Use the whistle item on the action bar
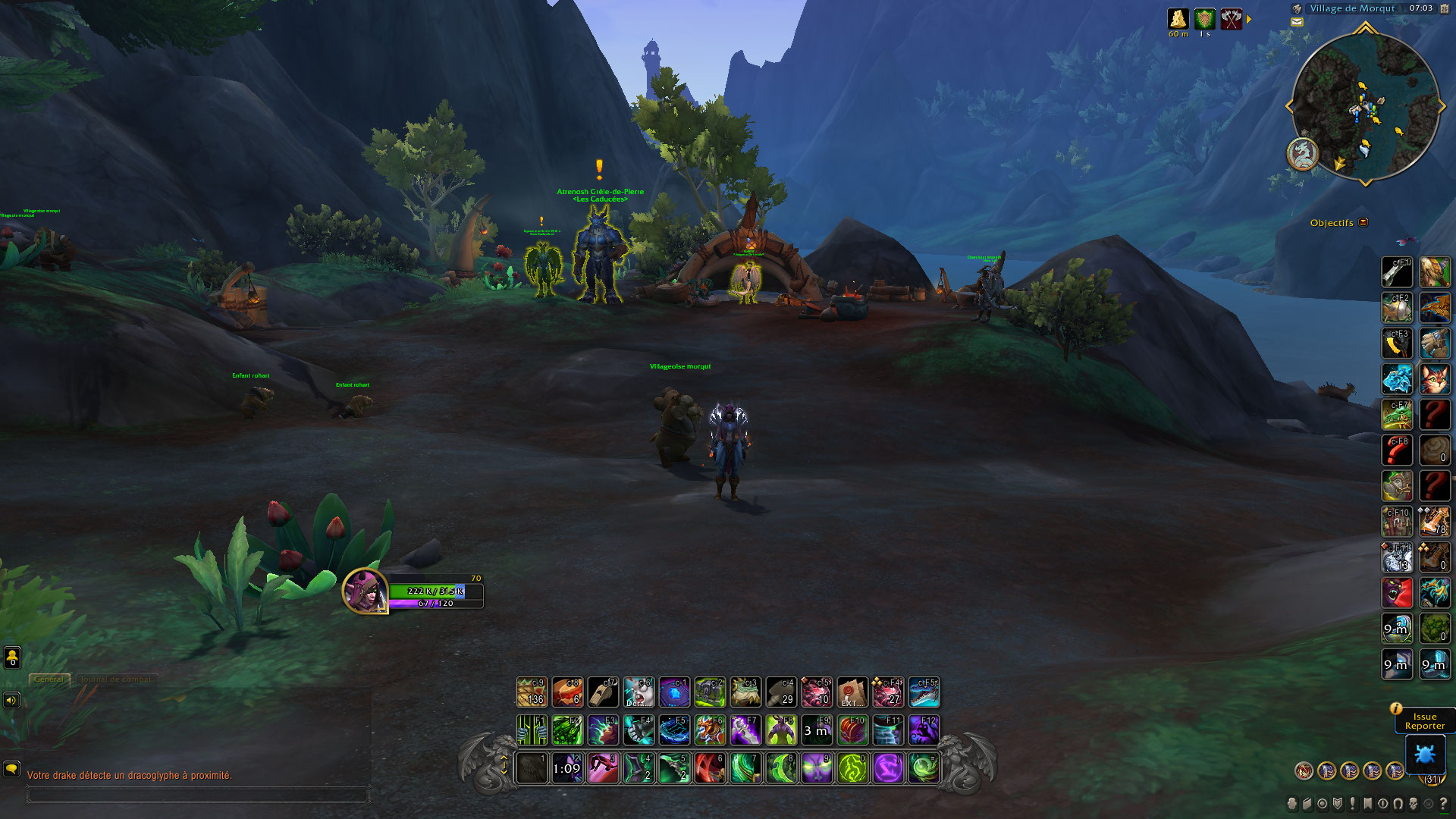The width and height of the screenshot is (1456, 819). click(603, 692)
